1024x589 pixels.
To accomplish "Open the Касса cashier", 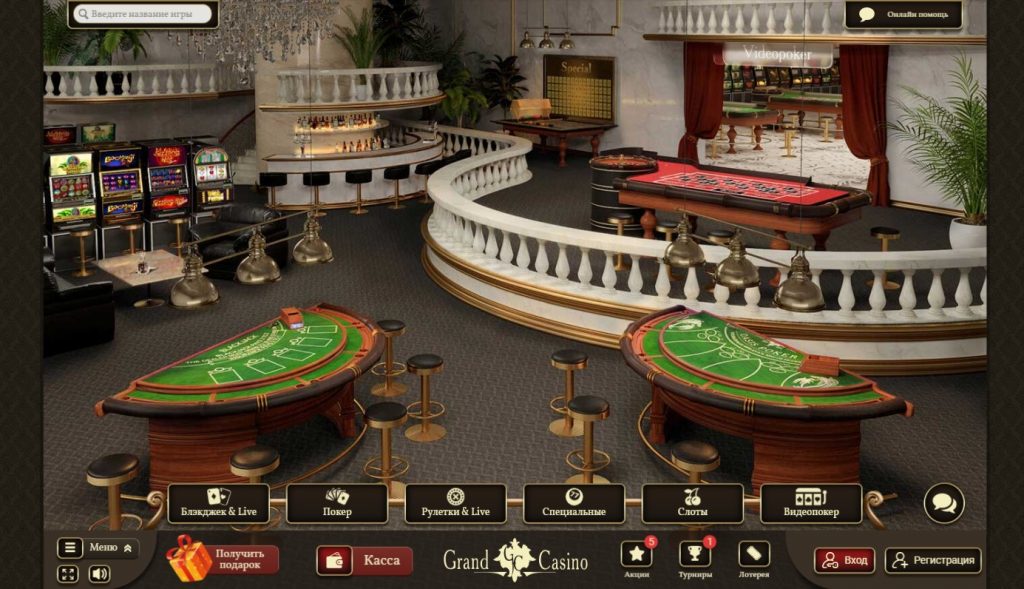I will coord(365,560).
